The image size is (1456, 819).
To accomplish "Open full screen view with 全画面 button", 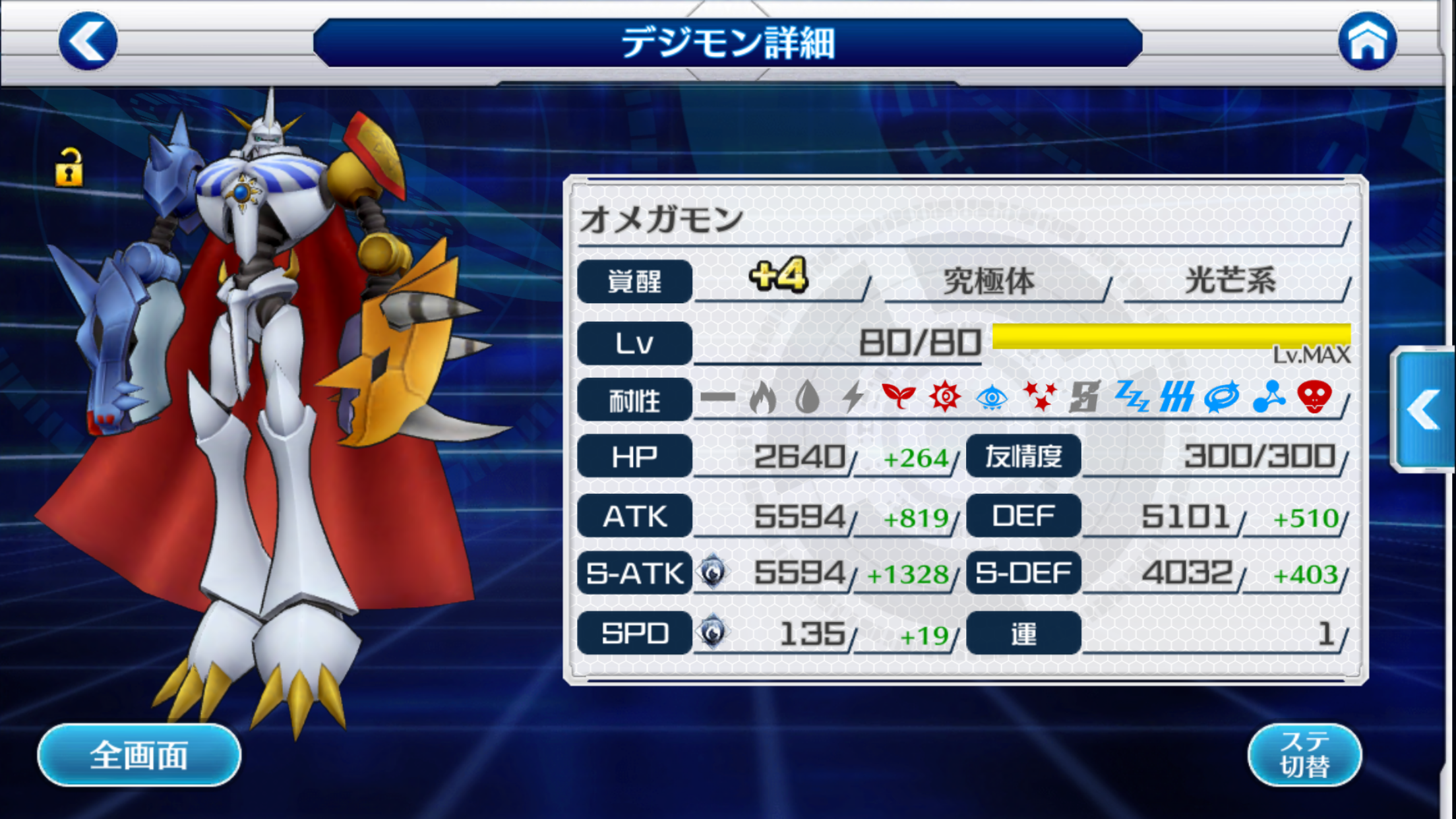I will click(139, 755).
